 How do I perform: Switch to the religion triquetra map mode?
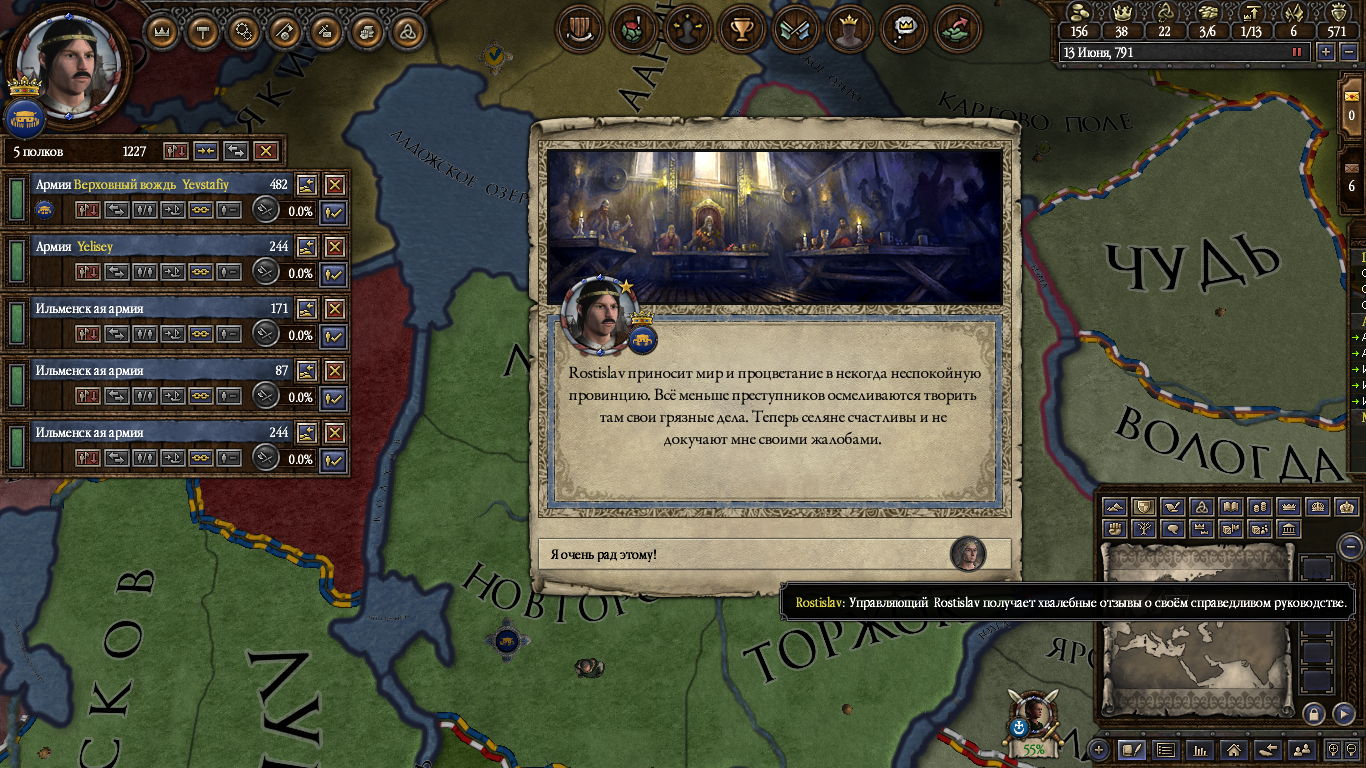[1204, 508]
